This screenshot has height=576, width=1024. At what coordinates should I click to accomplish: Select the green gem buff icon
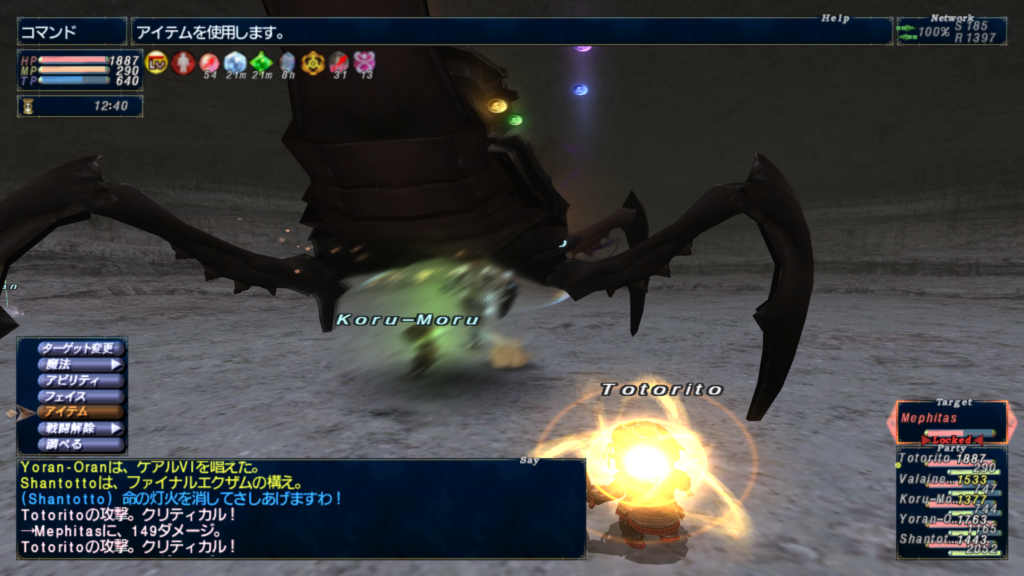click(261, 63)
